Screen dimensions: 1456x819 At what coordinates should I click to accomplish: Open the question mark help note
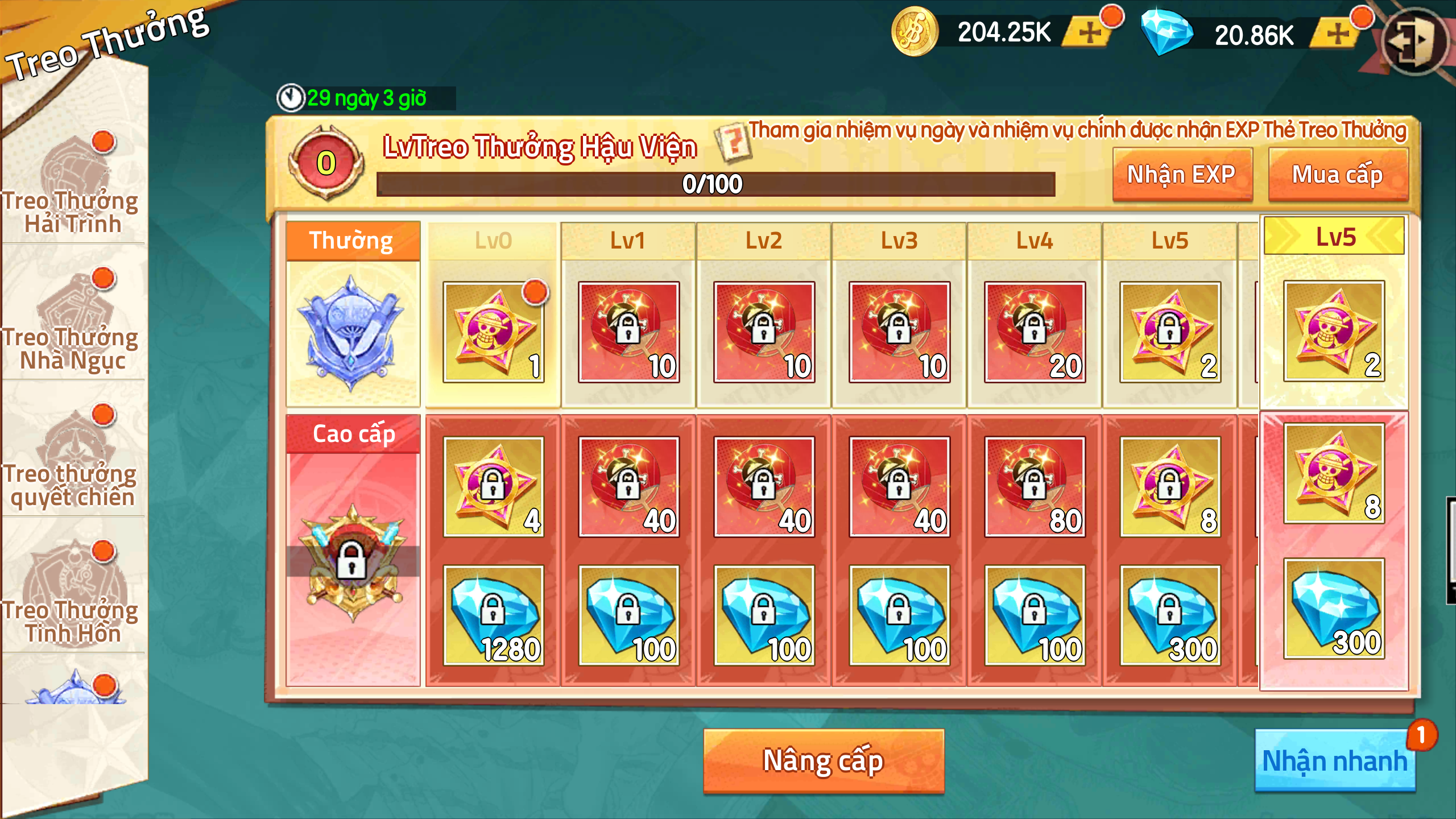pos(734,142)
